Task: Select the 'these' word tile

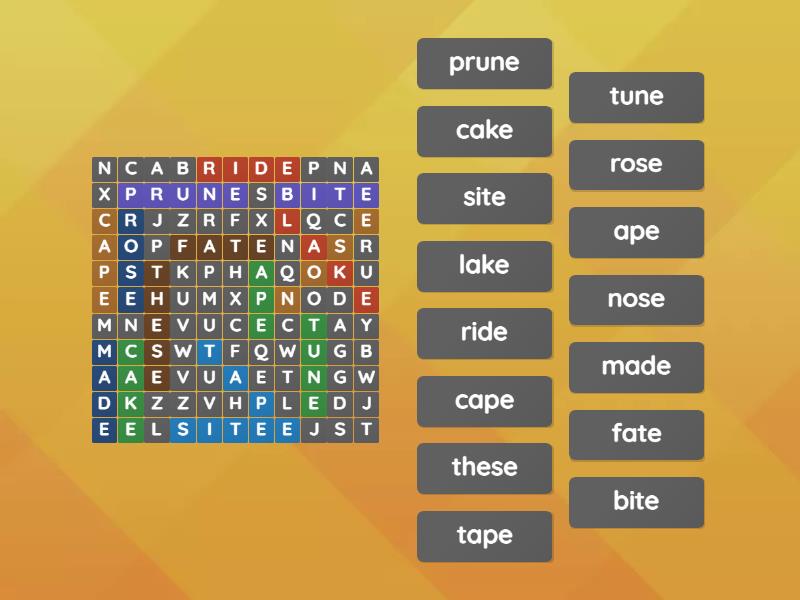Action: [x=484, y=468]
